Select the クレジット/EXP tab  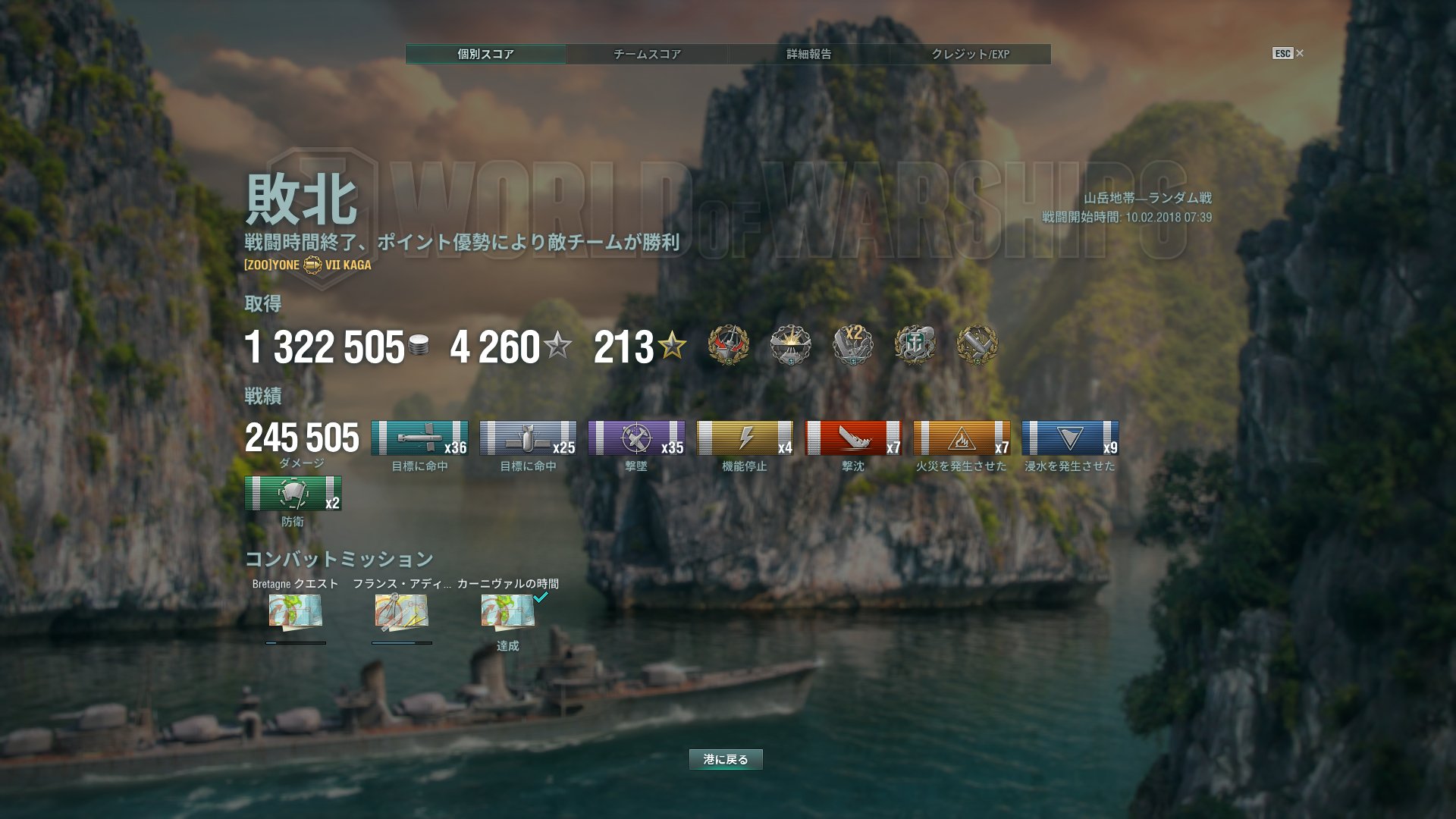970,54
